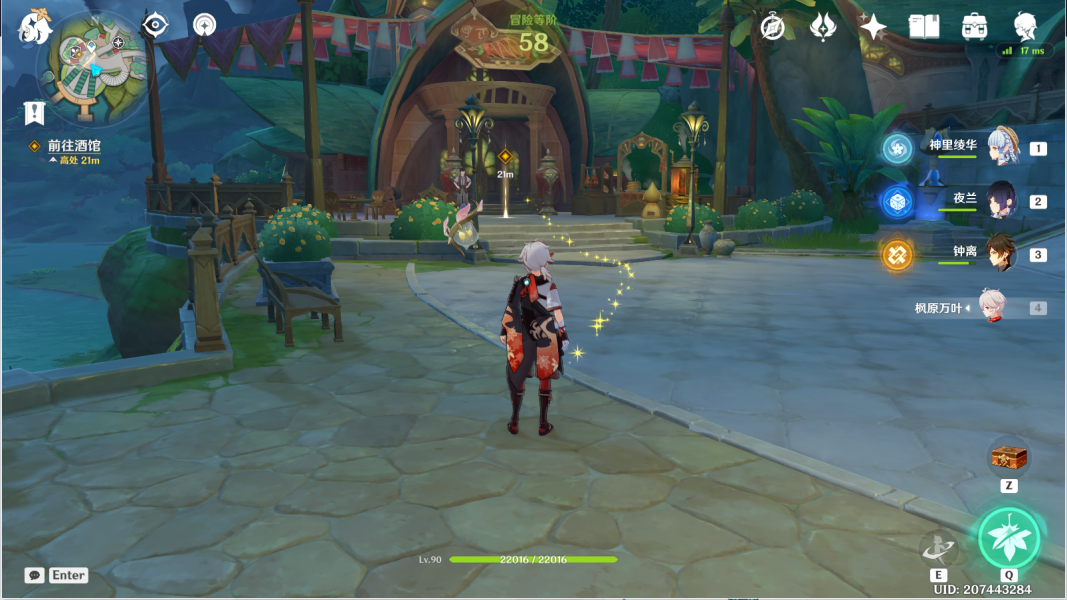The width and height of the screenshot is (1067, 600).
Task: Click the quest navigation icon below the minimap
Action: click(35, 112)
